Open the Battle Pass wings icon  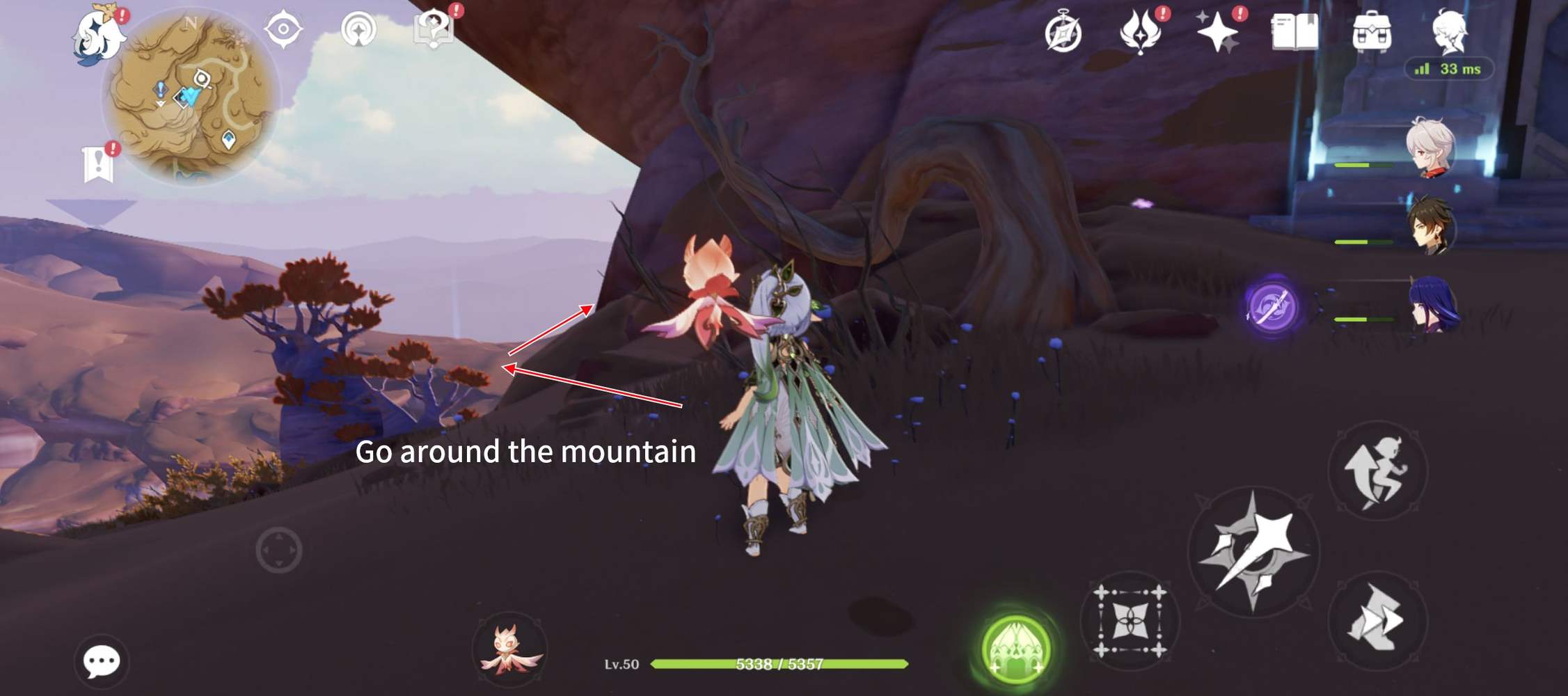click(1140, 30)
